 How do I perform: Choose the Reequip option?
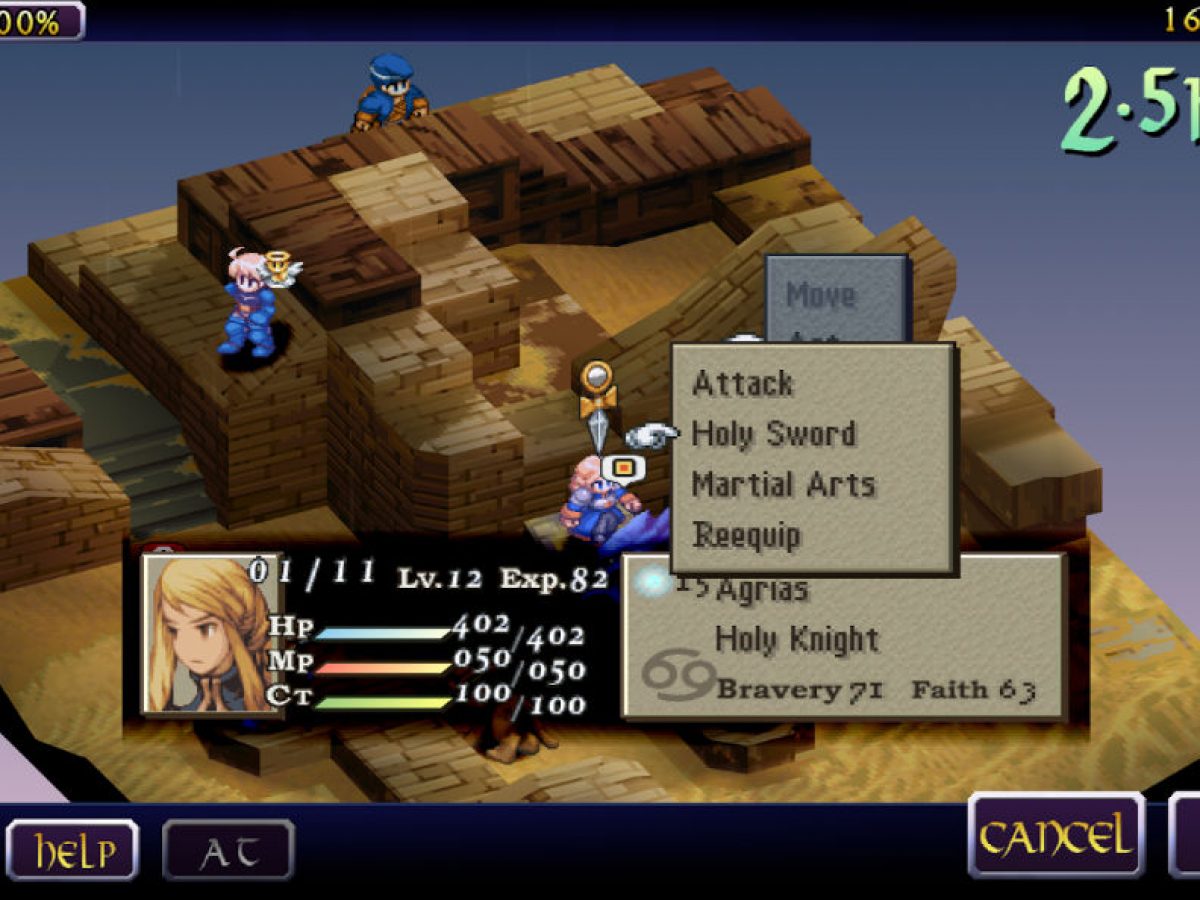tap(746, 535)
